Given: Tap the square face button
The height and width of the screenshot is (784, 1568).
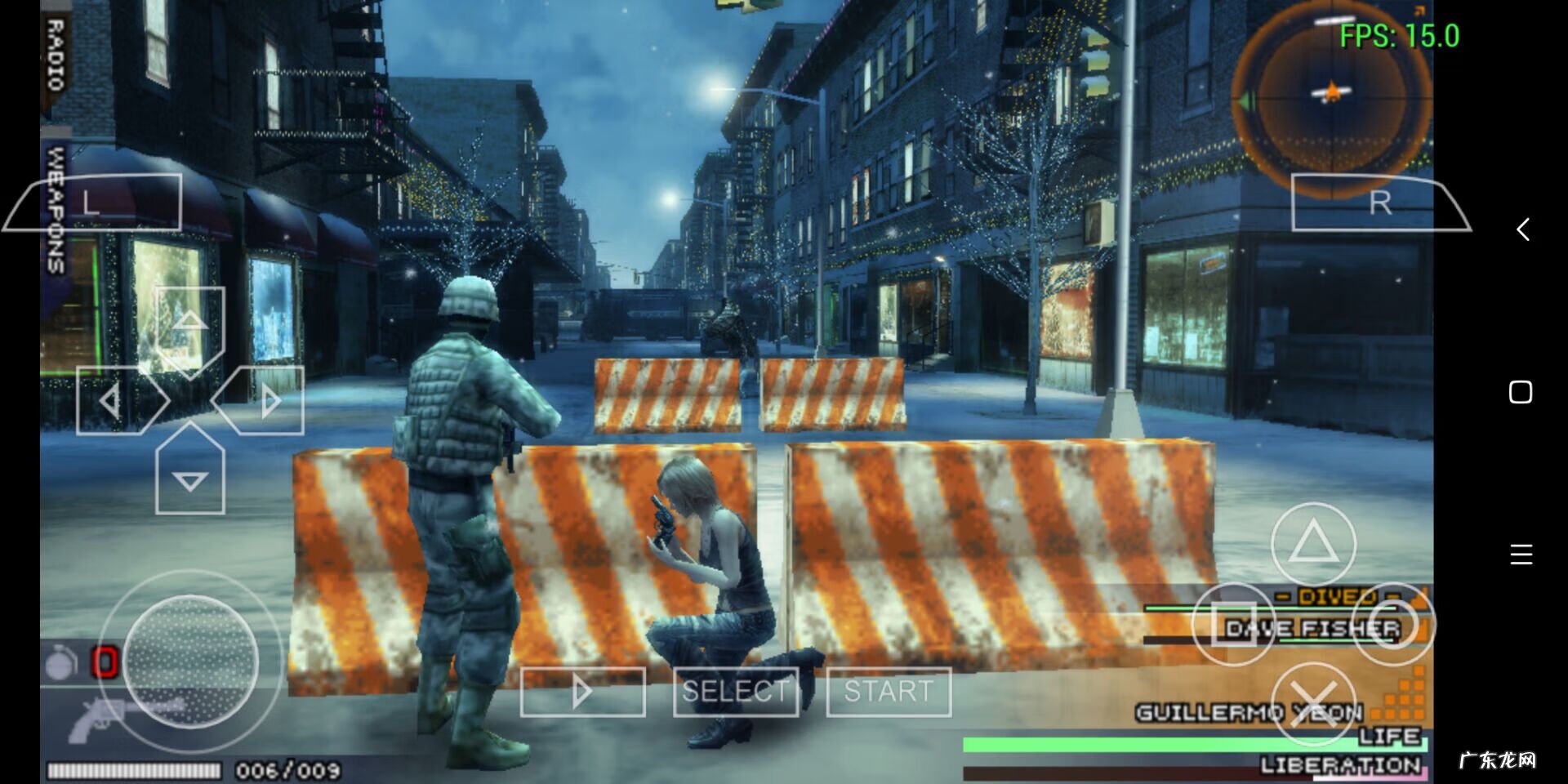Looking at the screenshot, I should point(1233,625).
